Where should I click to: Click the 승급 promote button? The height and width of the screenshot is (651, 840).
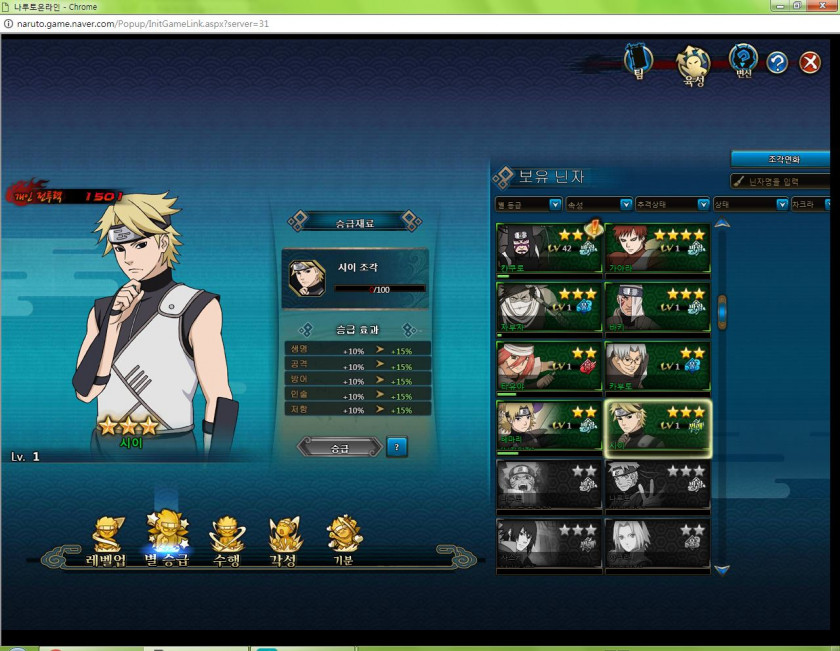tap(340, 447)
